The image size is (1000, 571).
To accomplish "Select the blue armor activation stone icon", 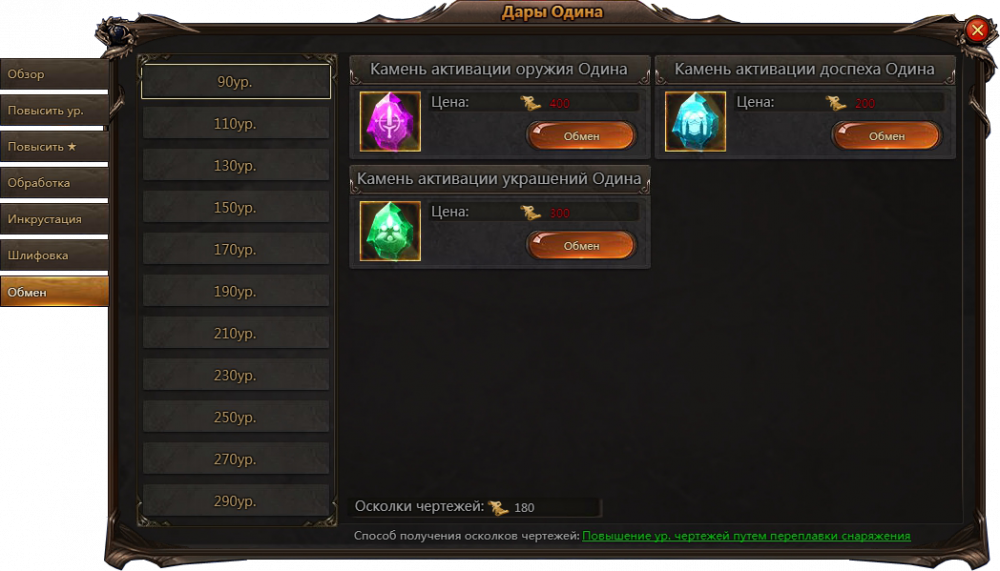I will tap(695, 121).
